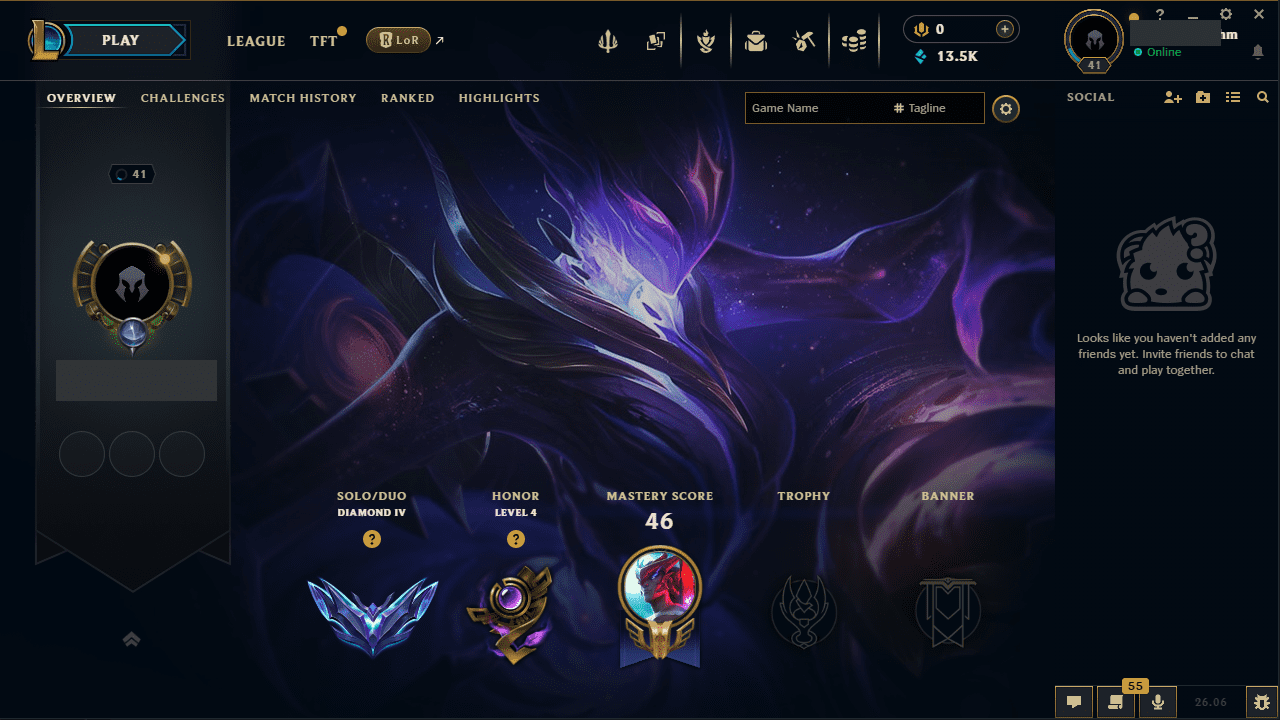Add a friend in the Social panel
Image resolution: width=1280 pixels, height=720 pixels.
[1172, 97]
